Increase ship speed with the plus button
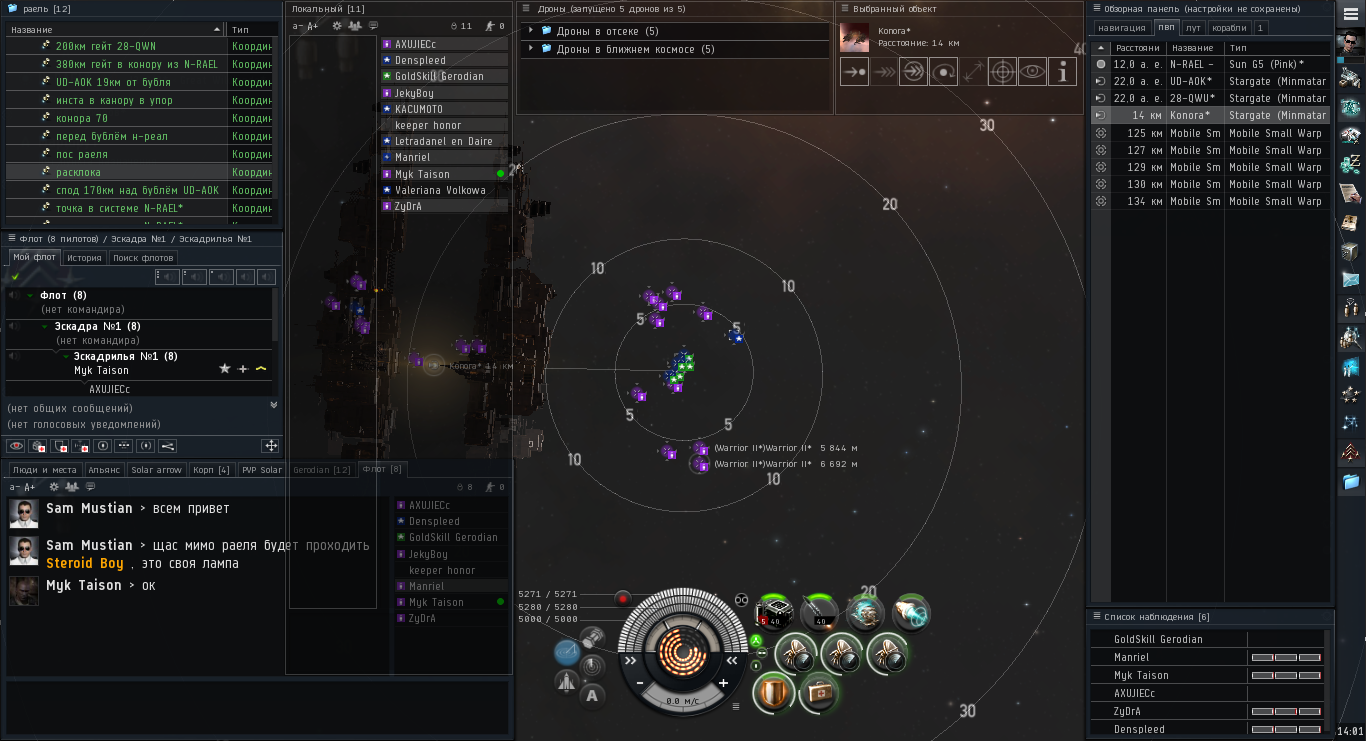This screenshot has width=1366, height=741. 724,683
